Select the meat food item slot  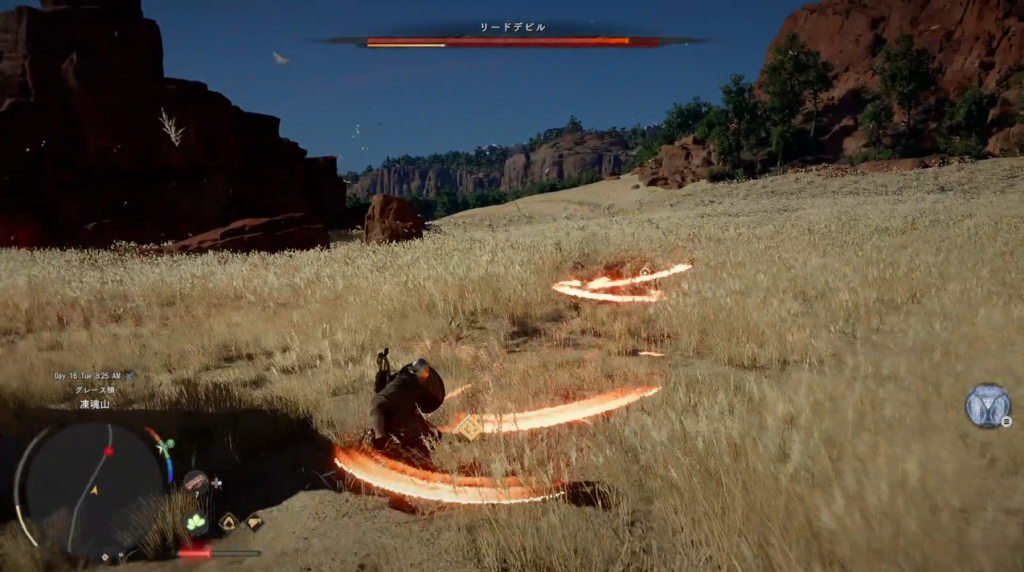pos(196,483)
